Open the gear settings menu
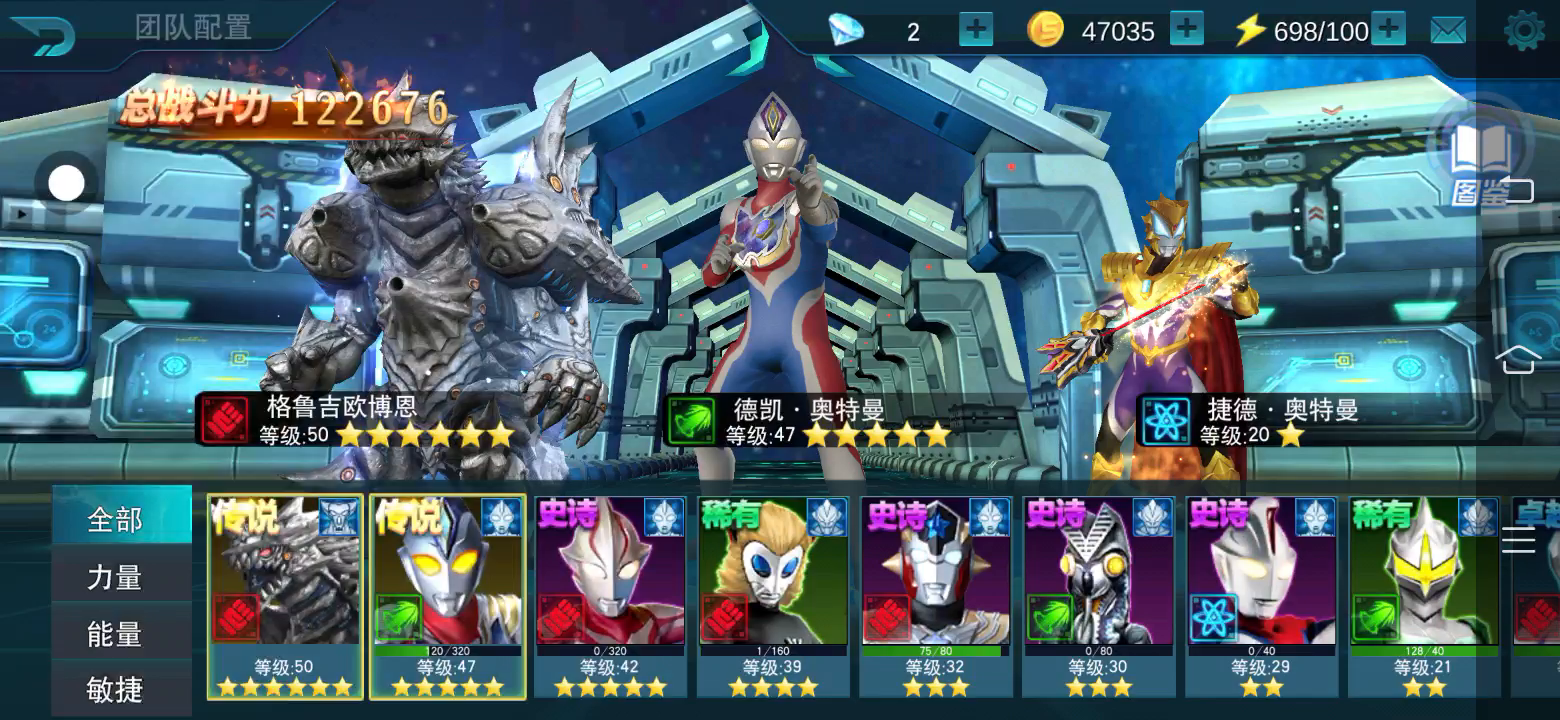The image size is (1560, 720). 1524,31
